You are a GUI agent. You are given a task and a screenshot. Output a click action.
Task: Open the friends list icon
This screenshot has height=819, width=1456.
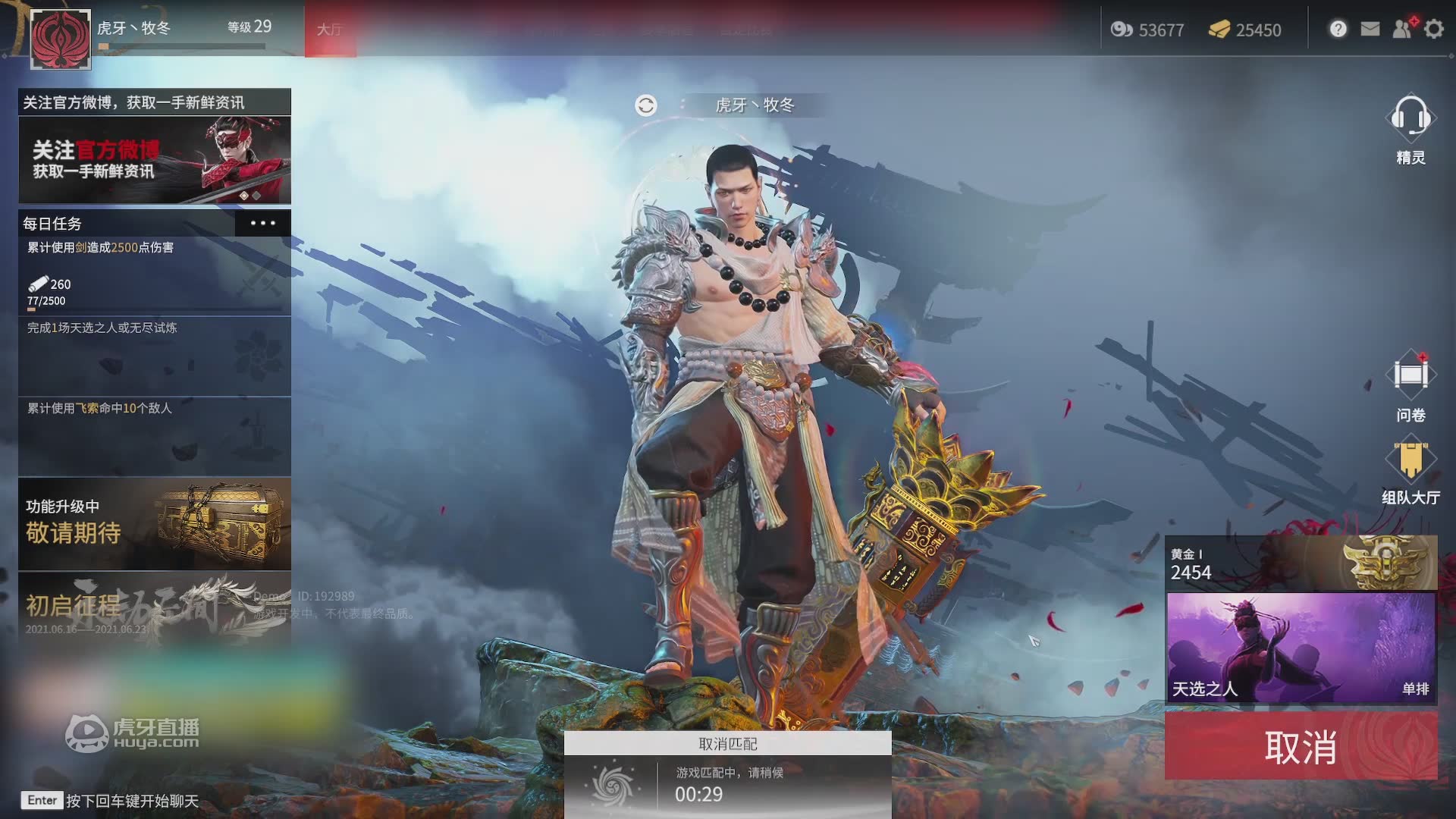(x=1402, y=30)
